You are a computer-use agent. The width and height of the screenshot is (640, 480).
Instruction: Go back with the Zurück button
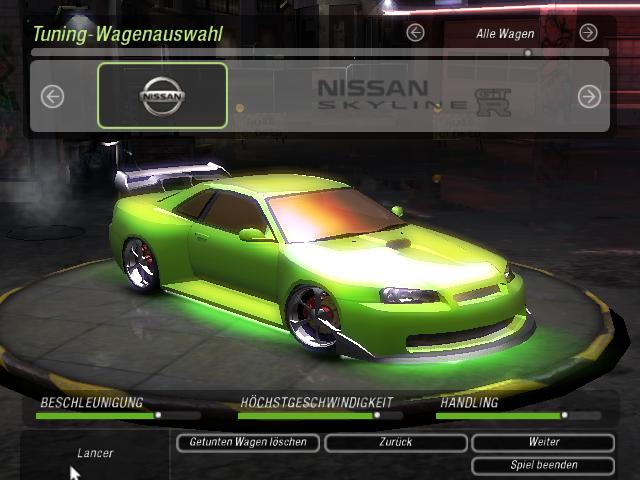point(396,442)
